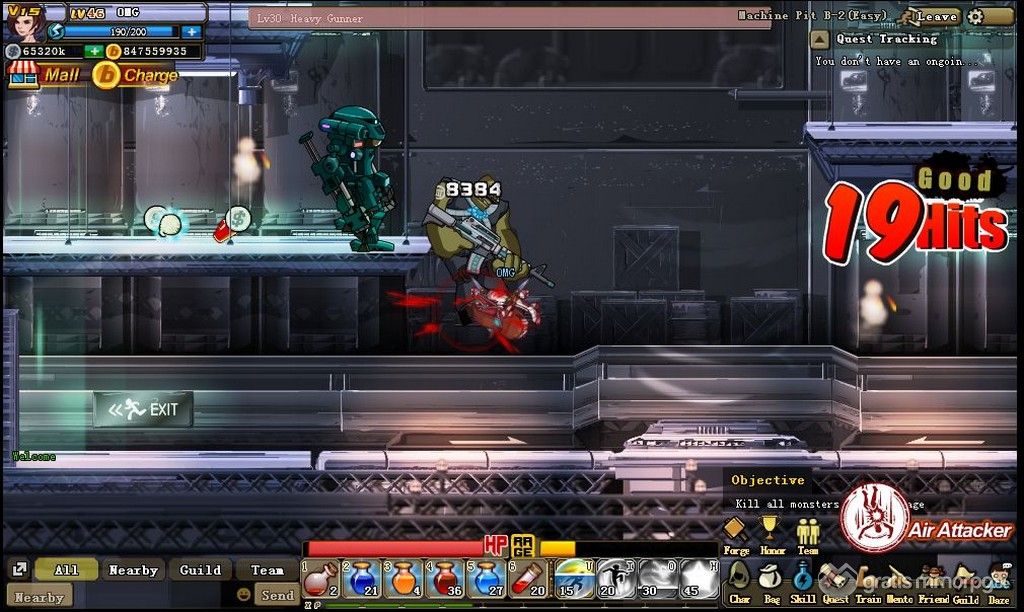Open settings via the gear icon
1024x612 pixels.
click(976, 16)
